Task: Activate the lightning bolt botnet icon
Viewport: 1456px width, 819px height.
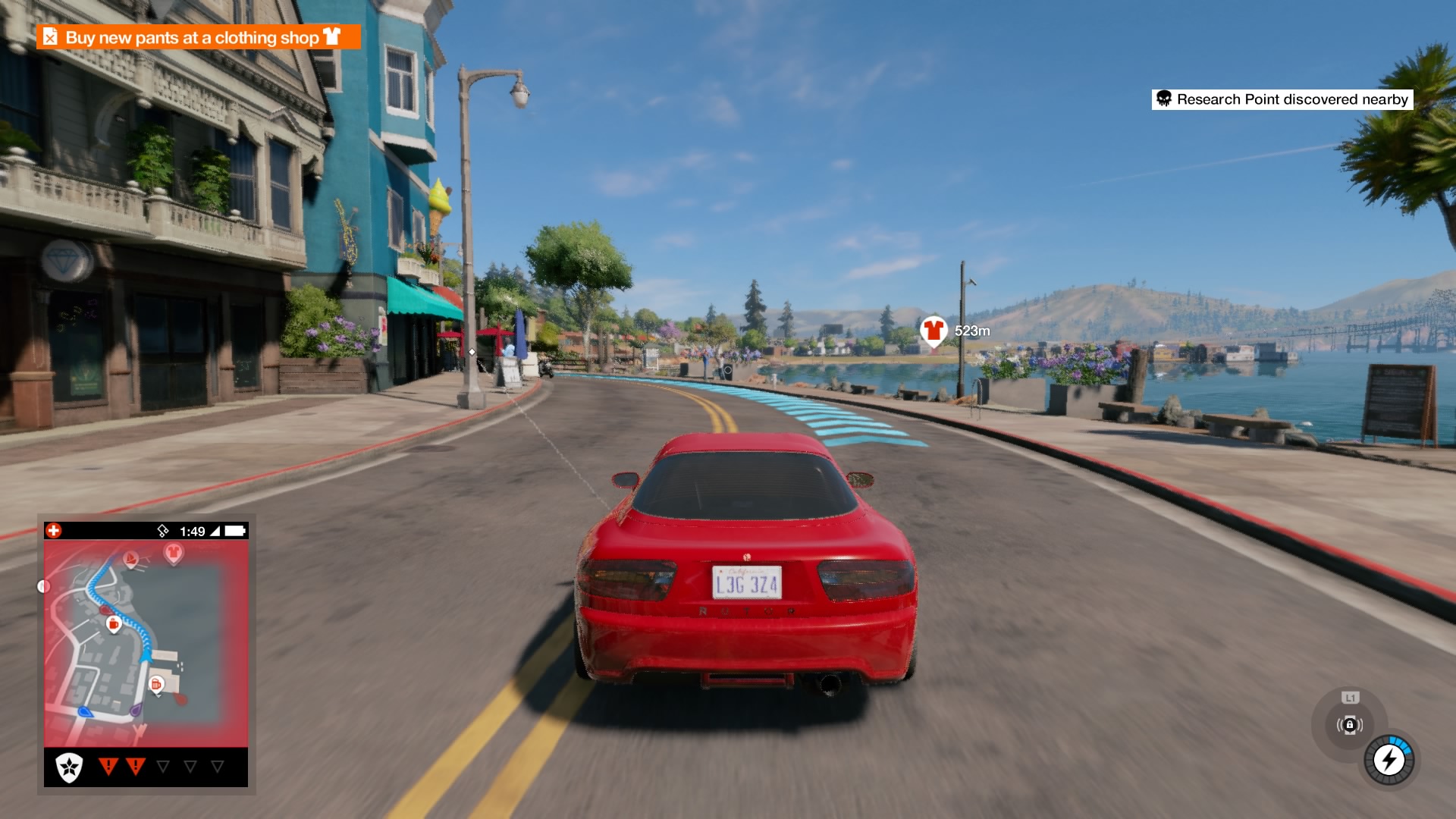Action: 1389,759
